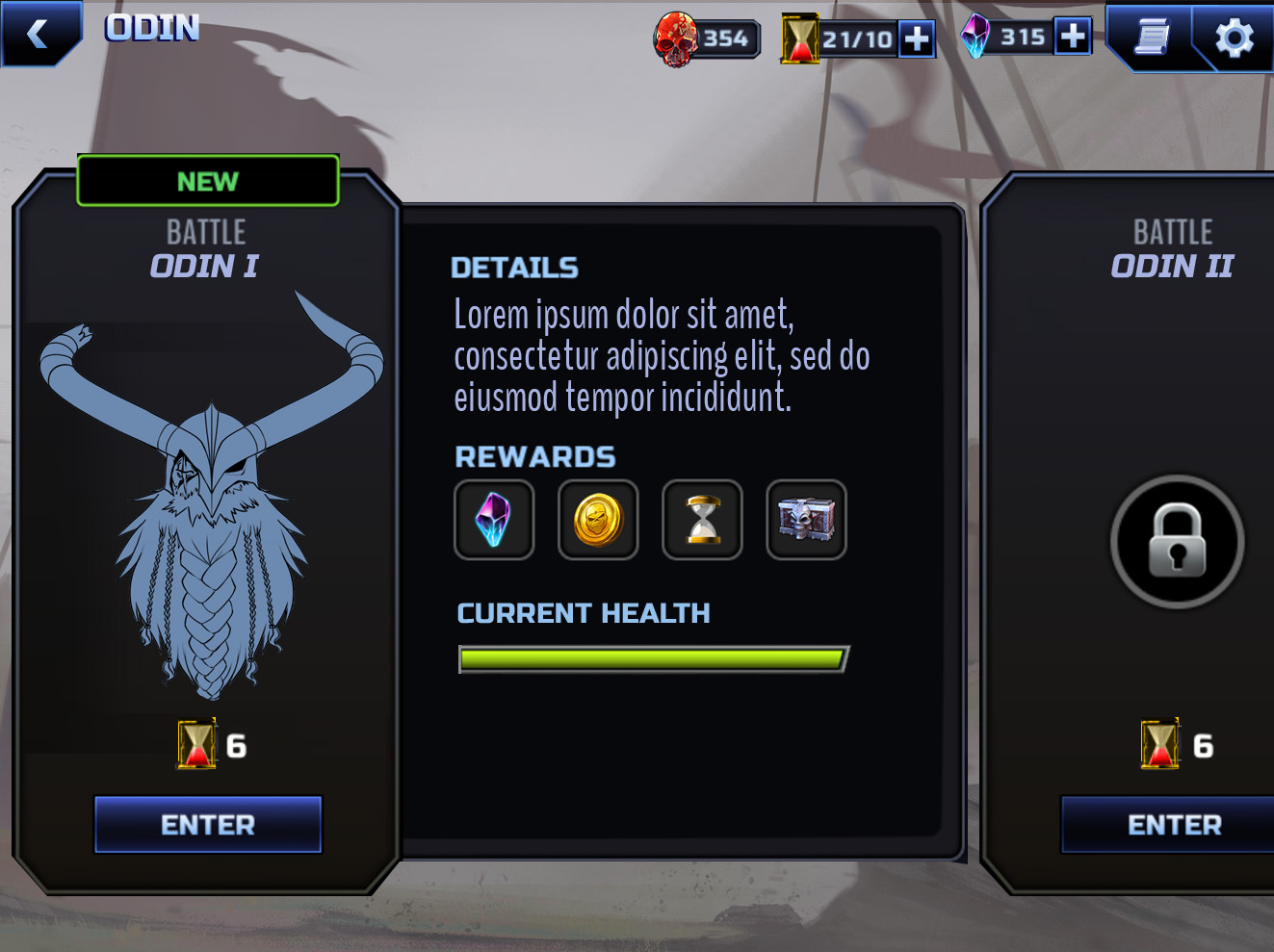Open the gear settings menu

pos(1234,39)
